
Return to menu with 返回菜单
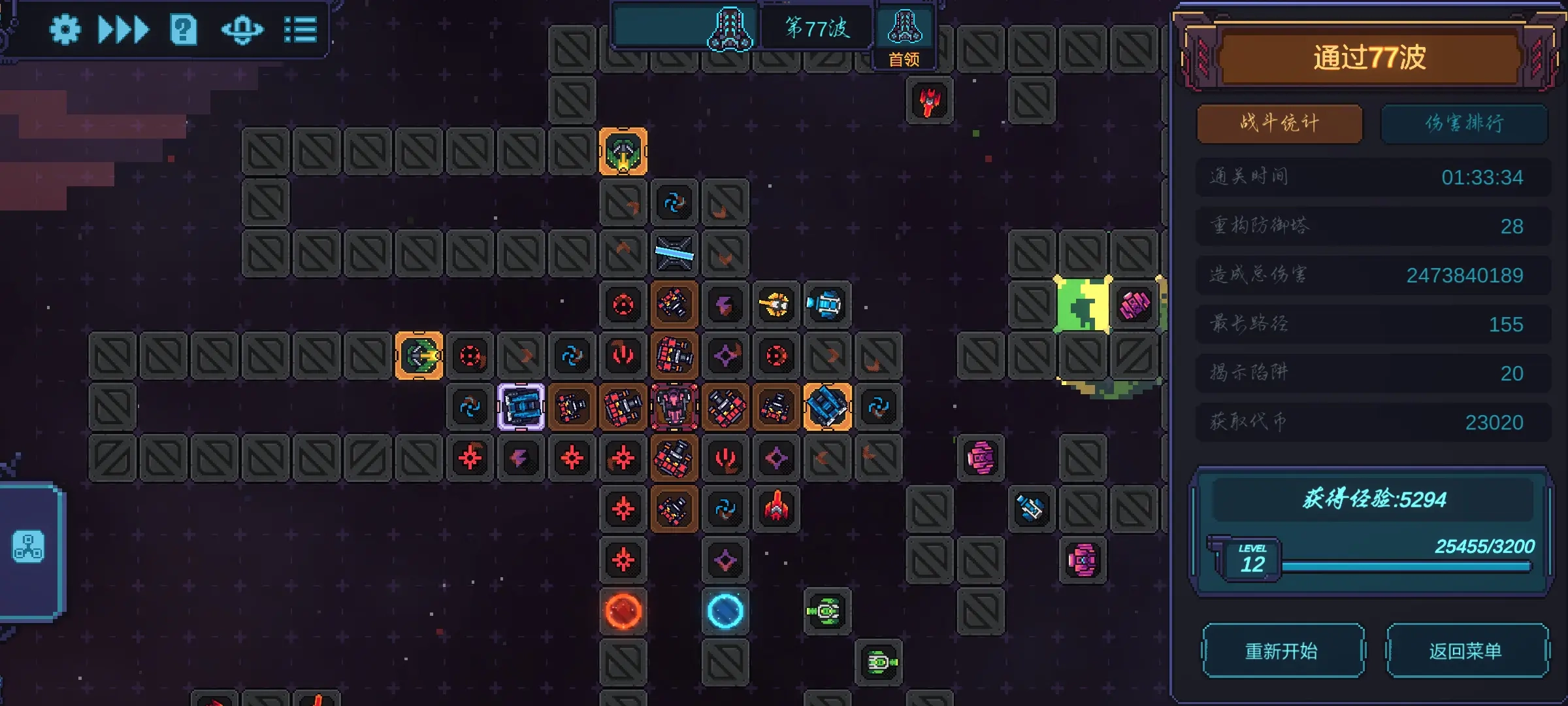point(1467,650)
